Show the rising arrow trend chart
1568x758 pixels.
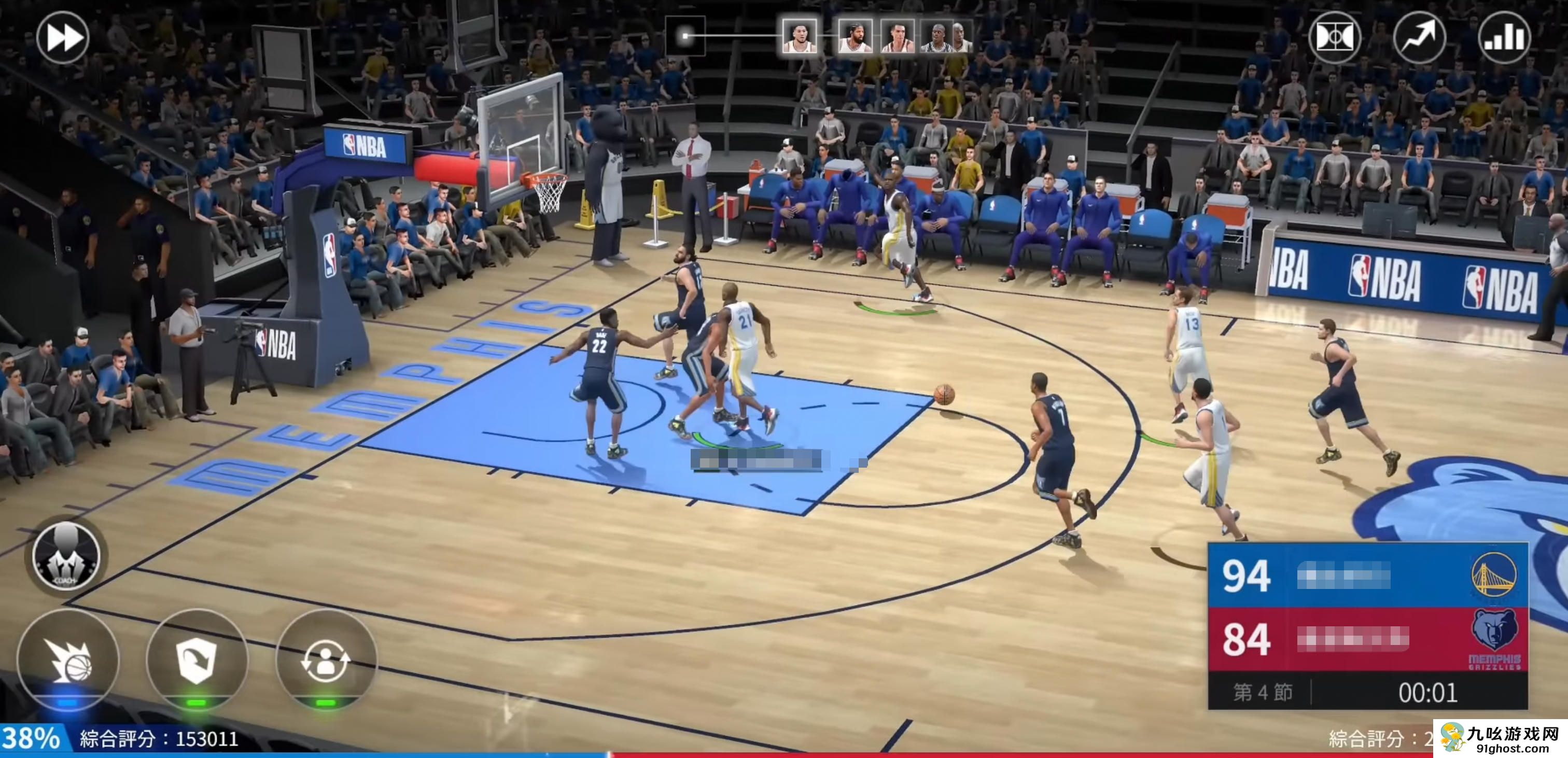(1420, 38)
